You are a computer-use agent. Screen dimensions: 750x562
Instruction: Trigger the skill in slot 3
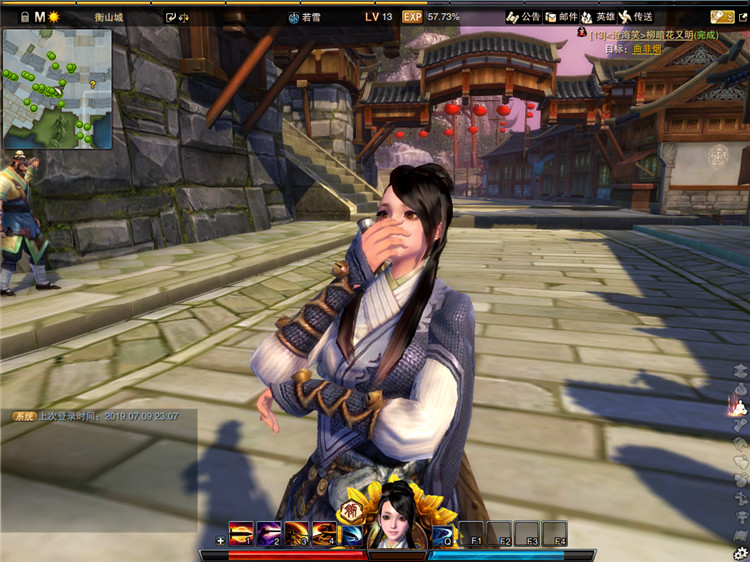pyautogui.click(x=296, y=534)
